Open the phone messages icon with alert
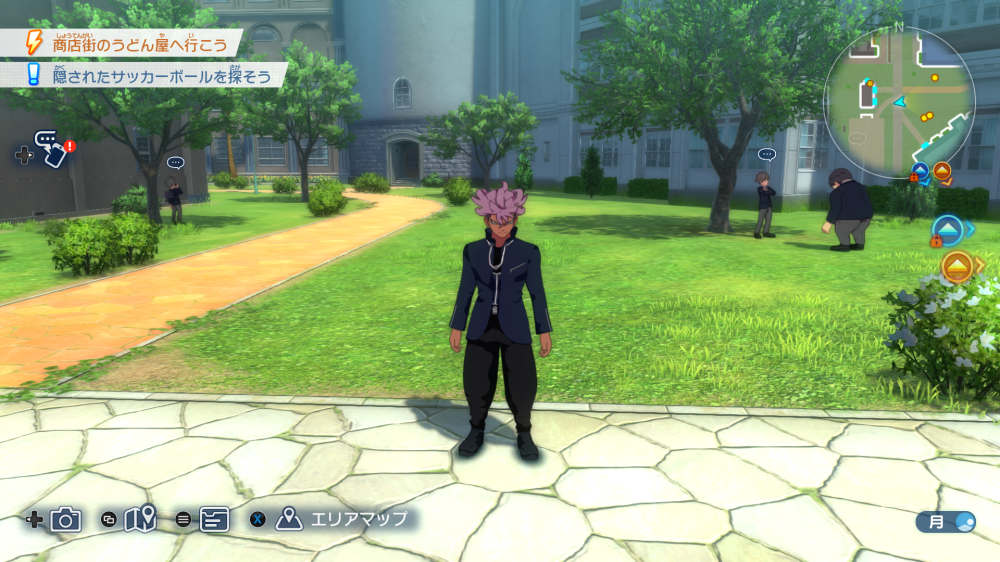This screenshot has height=562, width=1000. pos(51,149)
